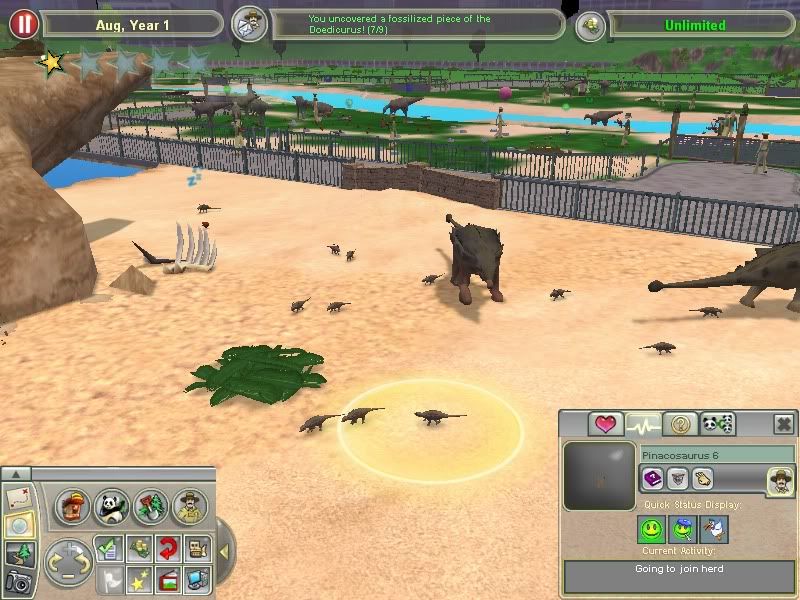The image size is (800, 600).
Task: Click the red undo arrow
Action: coord(168,548)
